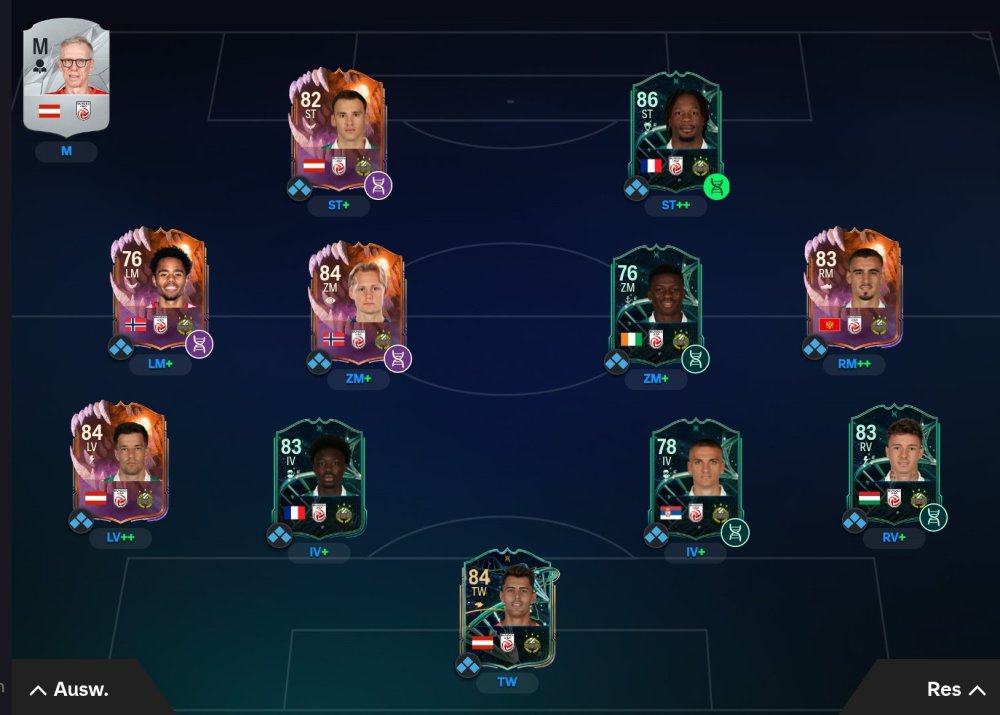Select the 82-rated striker card

[x=337, y=128]
